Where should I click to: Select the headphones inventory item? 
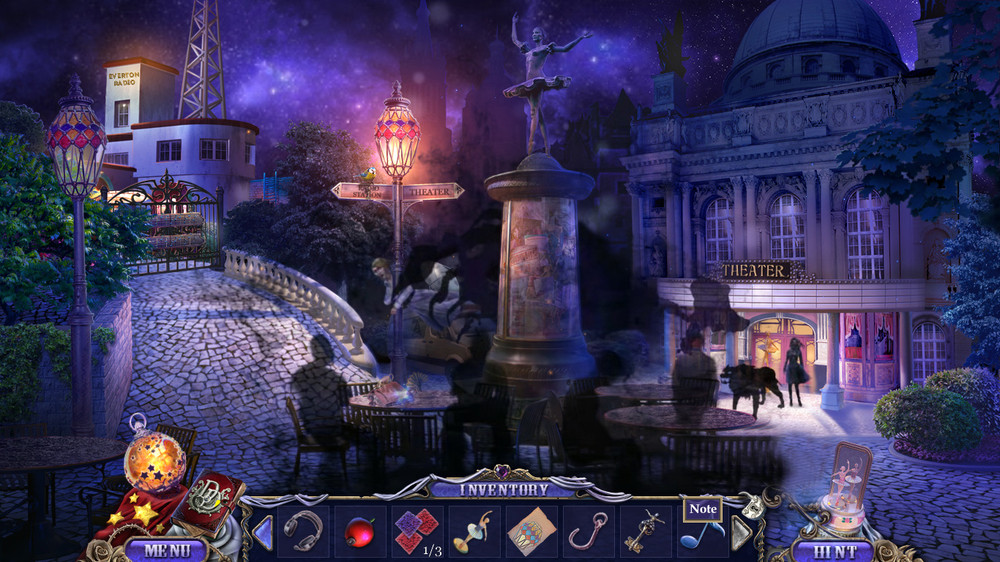coord(304,530)
